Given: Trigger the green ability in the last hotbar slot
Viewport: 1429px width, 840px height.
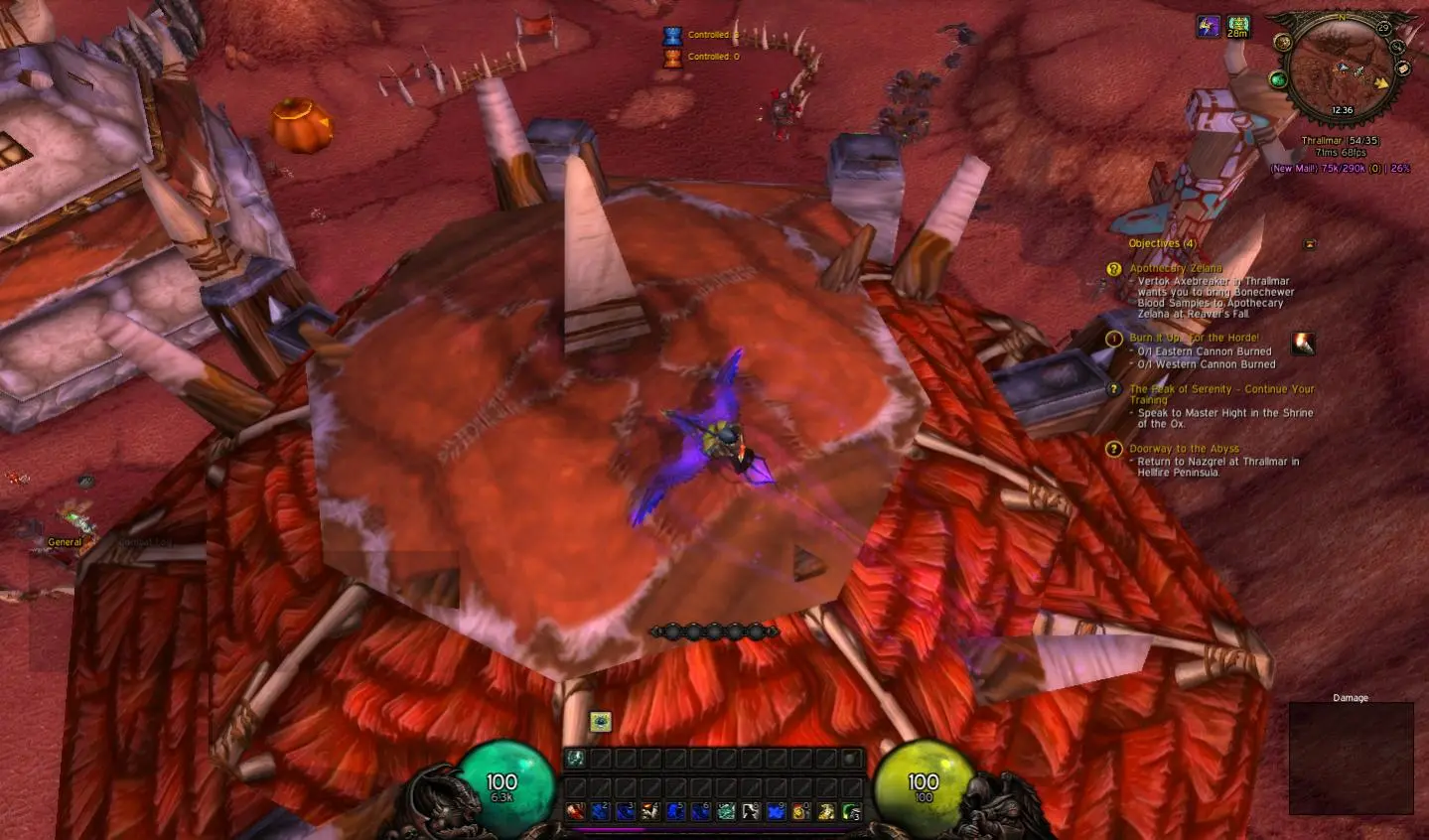Looking at the screenshot, I should point(851,811).
